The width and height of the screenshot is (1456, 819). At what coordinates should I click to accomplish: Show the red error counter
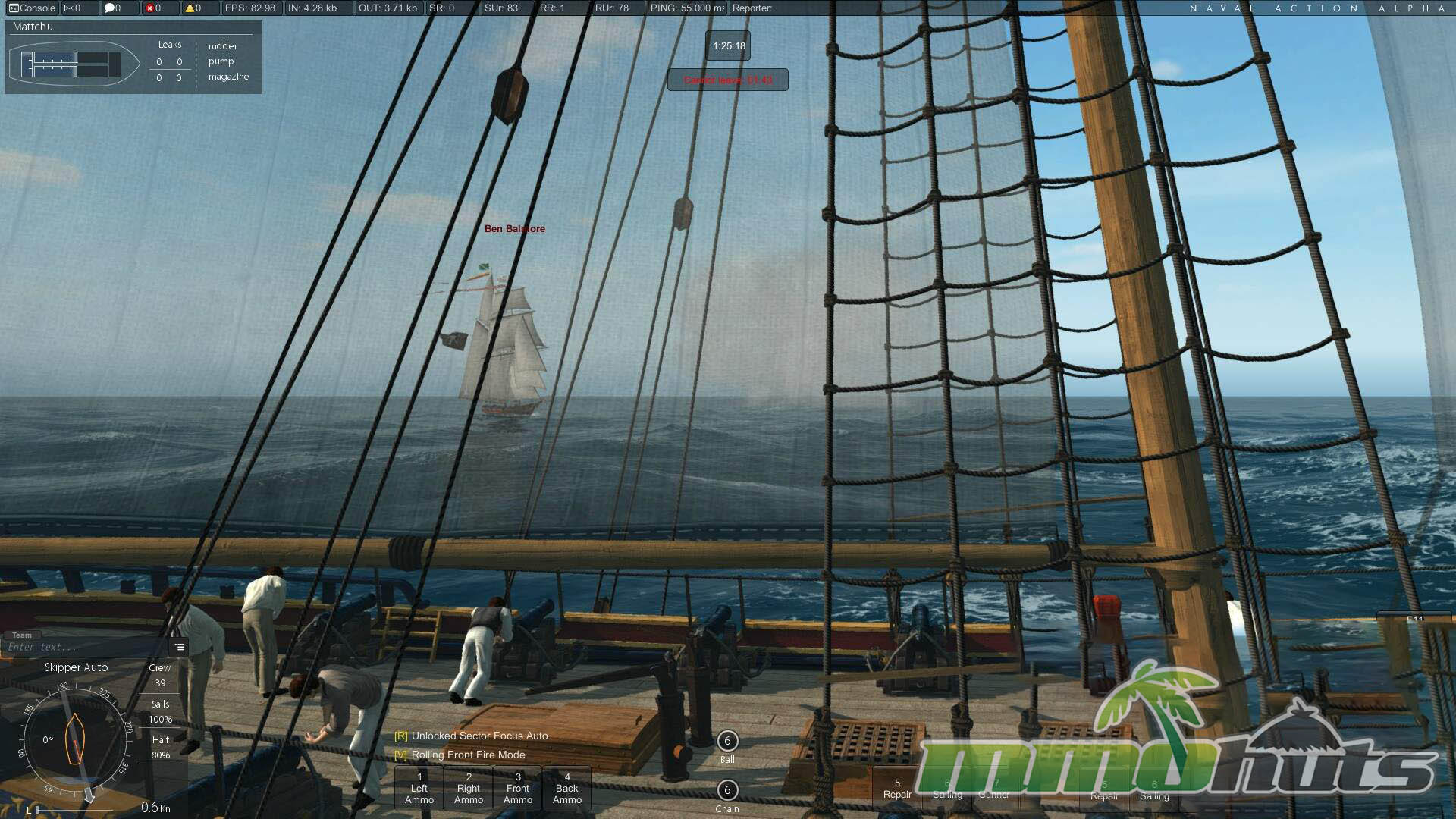[153, 8]
